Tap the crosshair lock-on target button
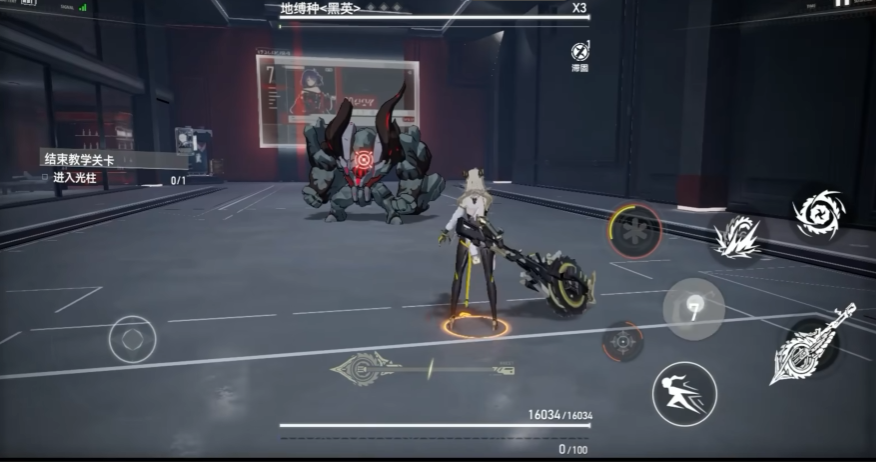This screenshot has height=462, width=876. [623, 342]
